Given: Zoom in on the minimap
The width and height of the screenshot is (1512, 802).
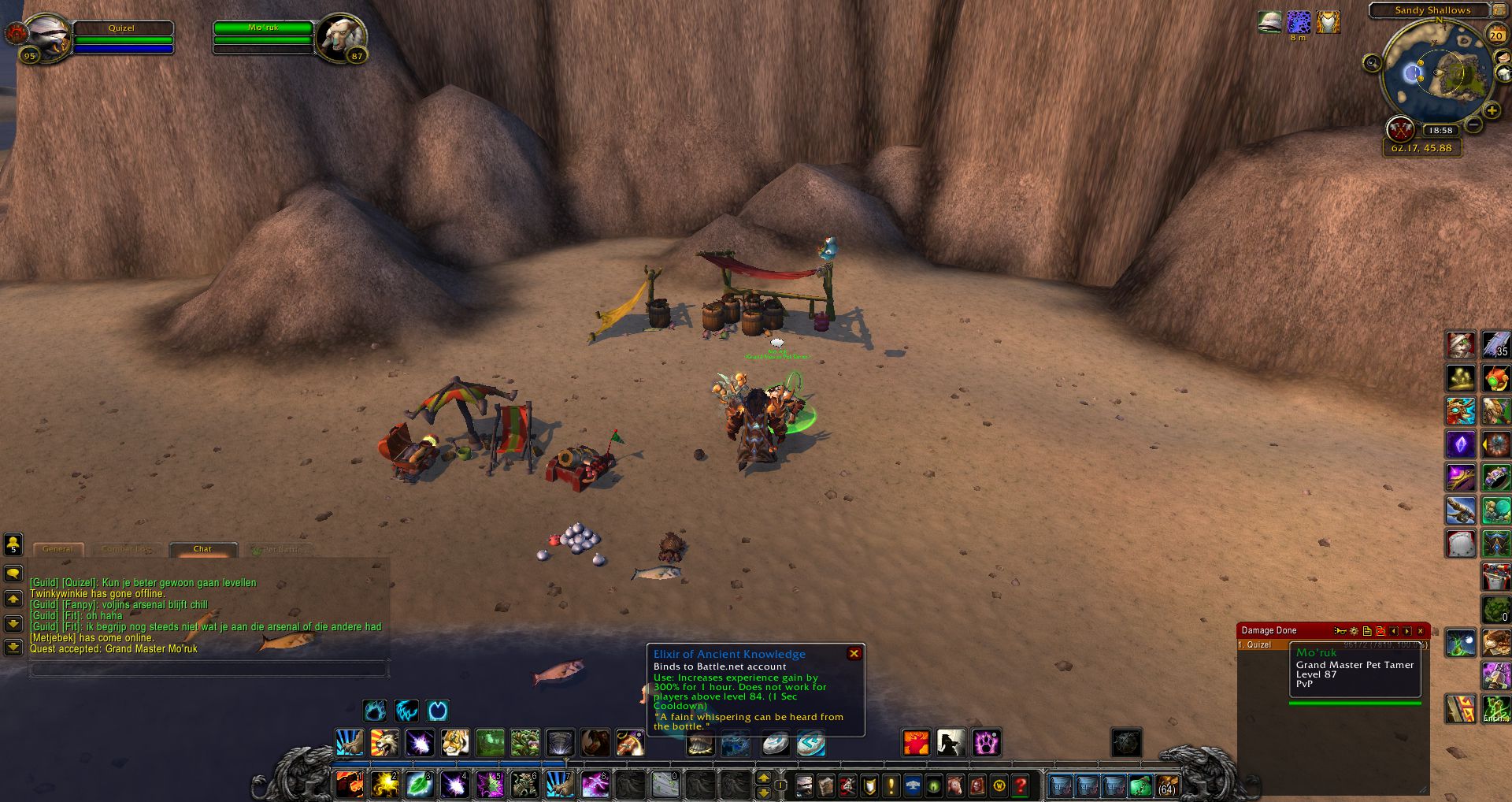Looking at the screenshot, I should tap(1492, 111).
